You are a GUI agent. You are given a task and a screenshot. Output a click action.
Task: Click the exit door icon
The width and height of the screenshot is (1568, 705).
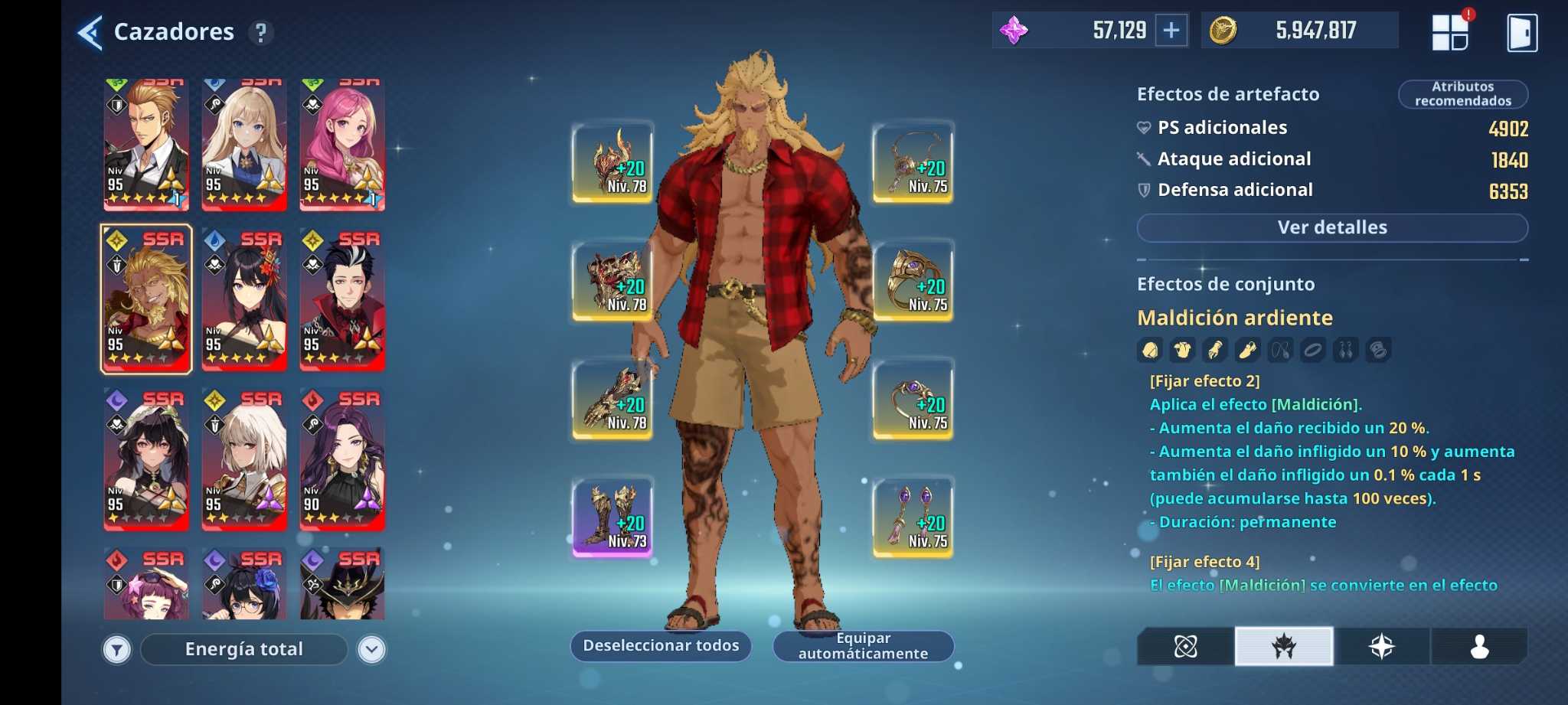pos(1521,33)
